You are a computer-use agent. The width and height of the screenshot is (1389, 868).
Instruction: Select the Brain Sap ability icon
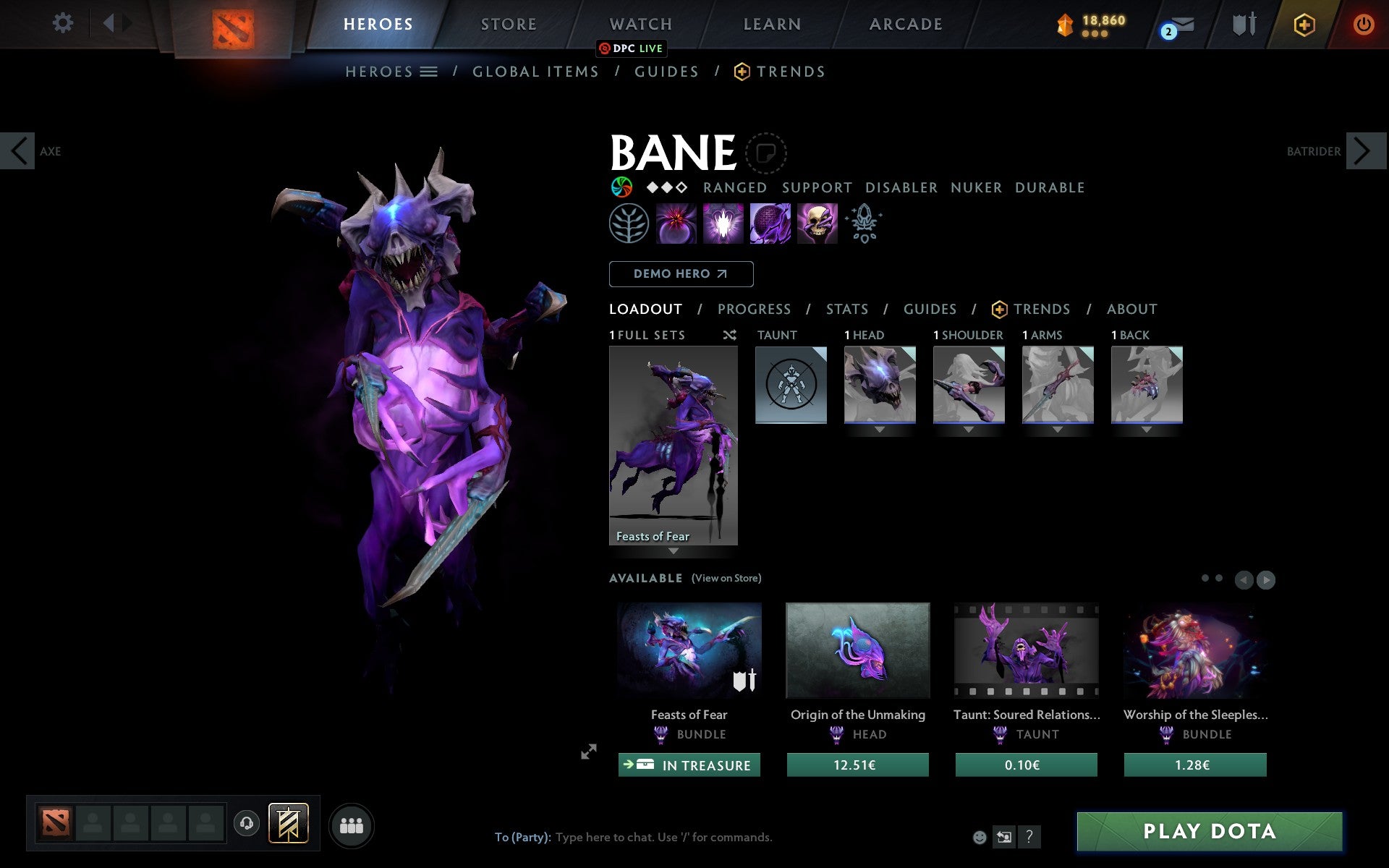(x=723, y=224)
